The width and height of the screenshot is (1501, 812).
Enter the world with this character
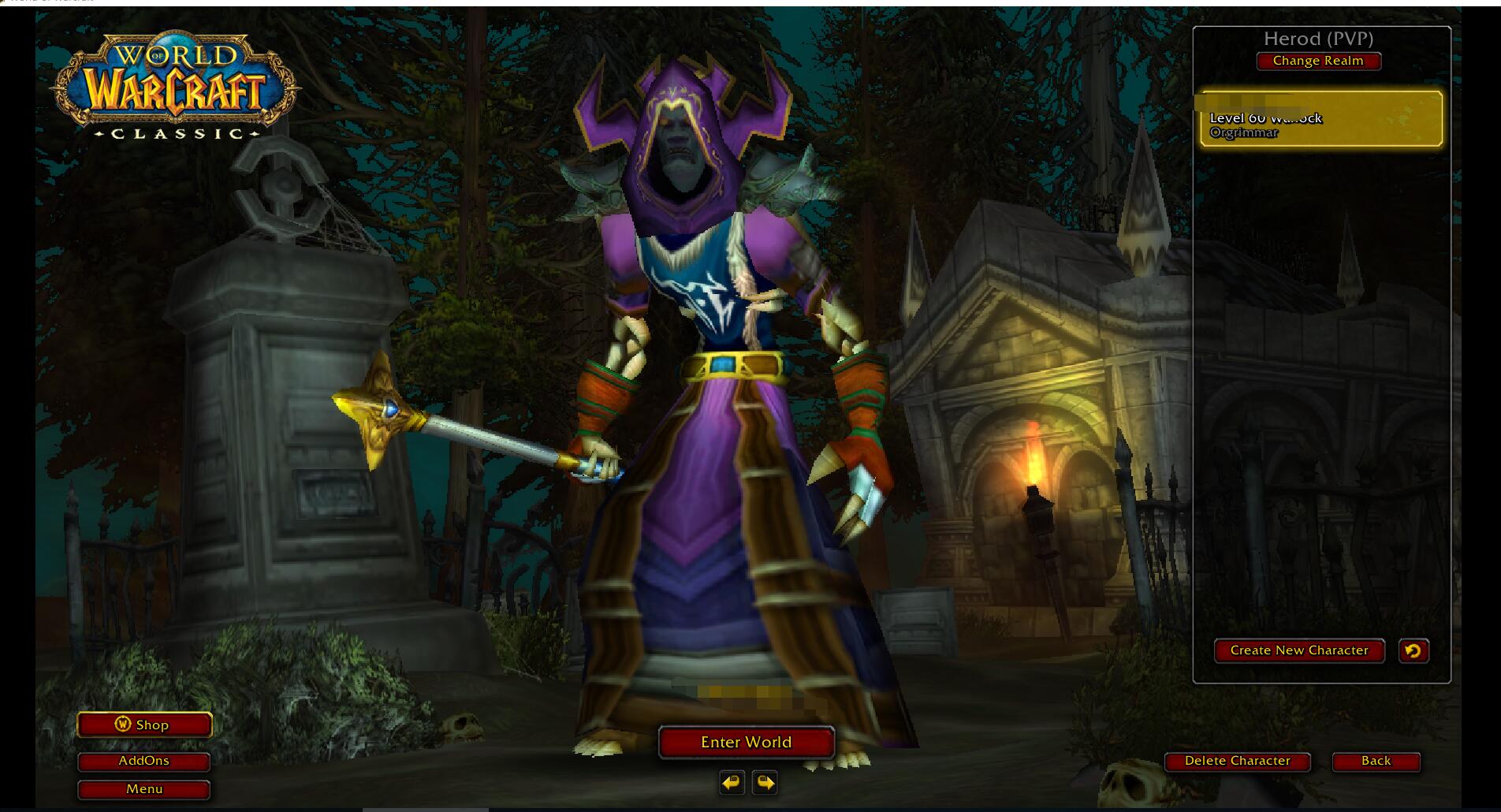tap(746, 742)
